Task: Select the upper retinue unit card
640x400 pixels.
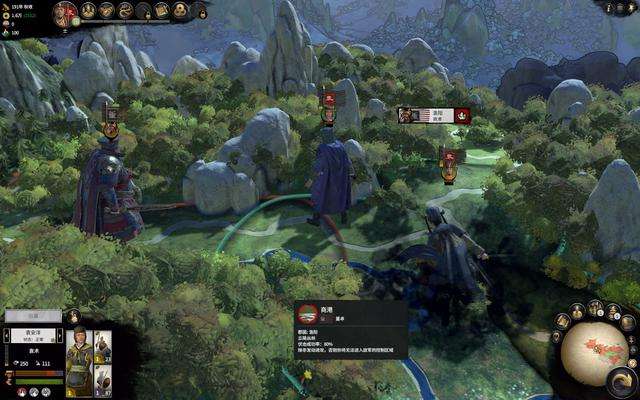Action: pos(103,345)
